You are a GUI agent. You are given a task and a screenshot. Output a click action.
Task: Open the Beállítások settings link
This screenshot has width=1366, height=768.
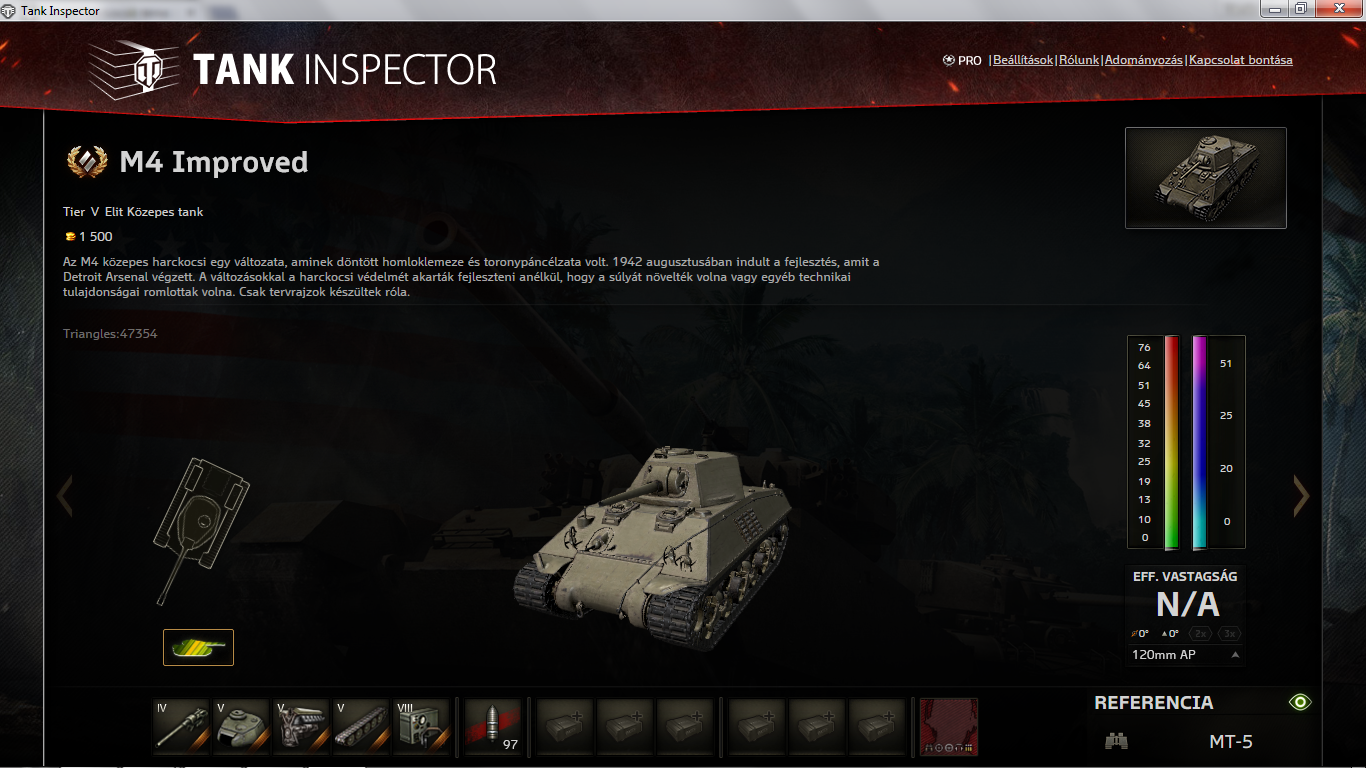tap(1022, 60)
